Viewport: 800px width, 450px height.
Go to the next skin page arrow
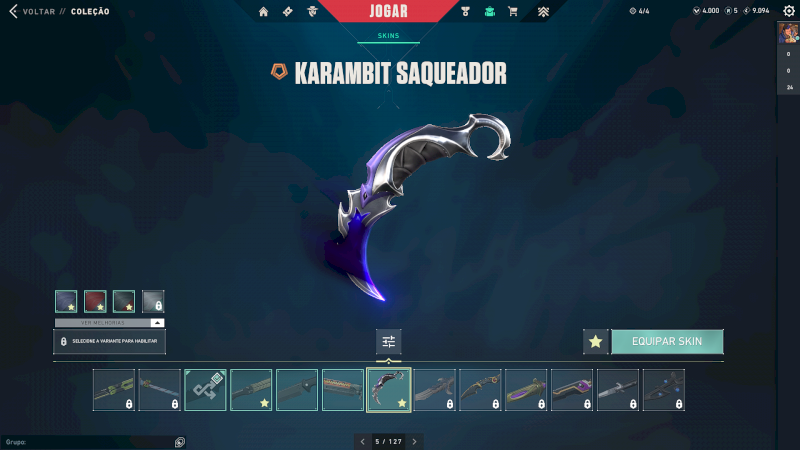(415, 441)
